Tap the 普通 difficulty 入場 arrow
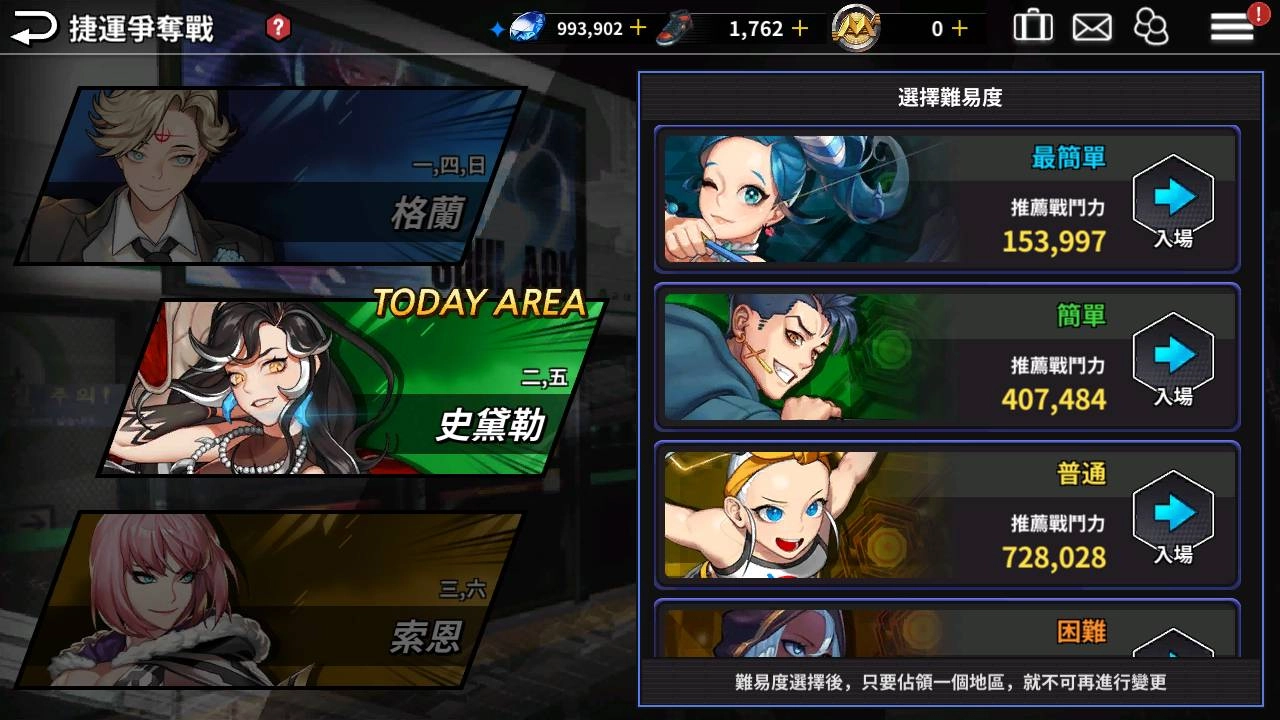 (1173, 515)
